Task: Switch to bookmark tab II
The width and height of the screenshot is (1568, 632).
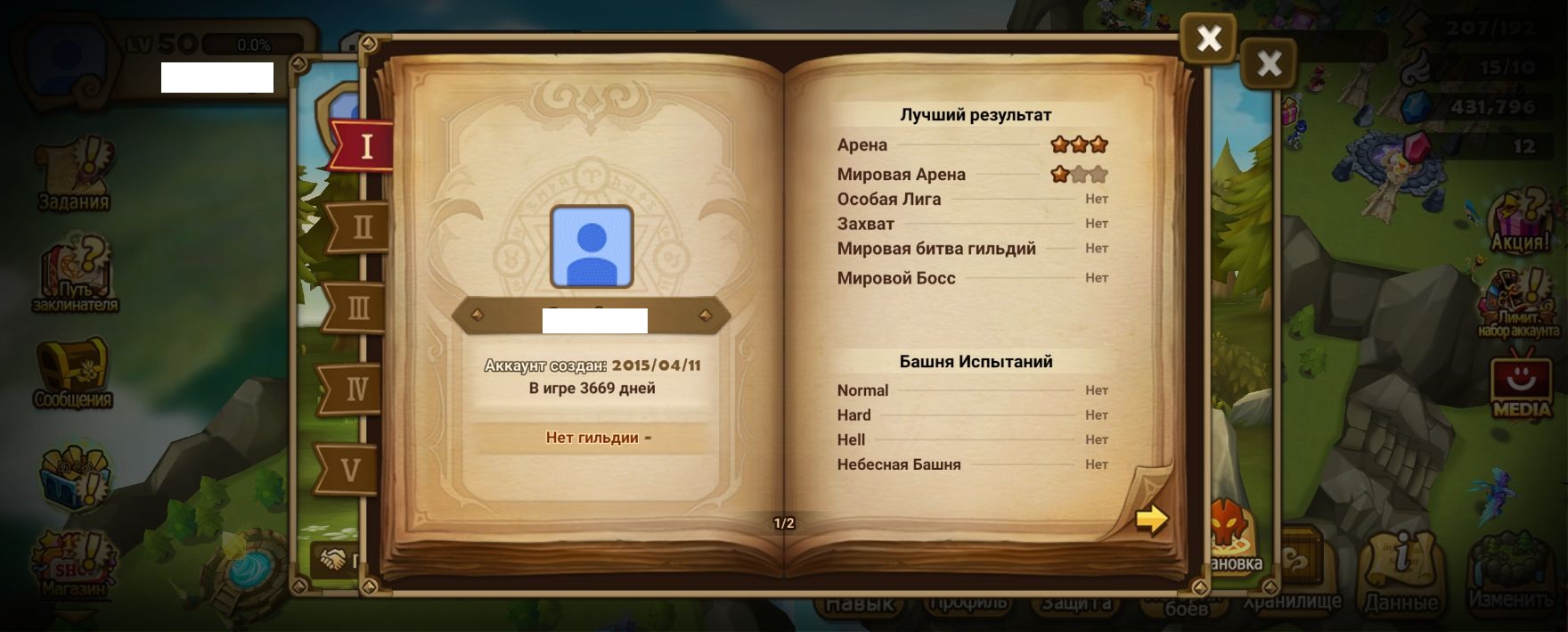Action: (x=361, y=227)
